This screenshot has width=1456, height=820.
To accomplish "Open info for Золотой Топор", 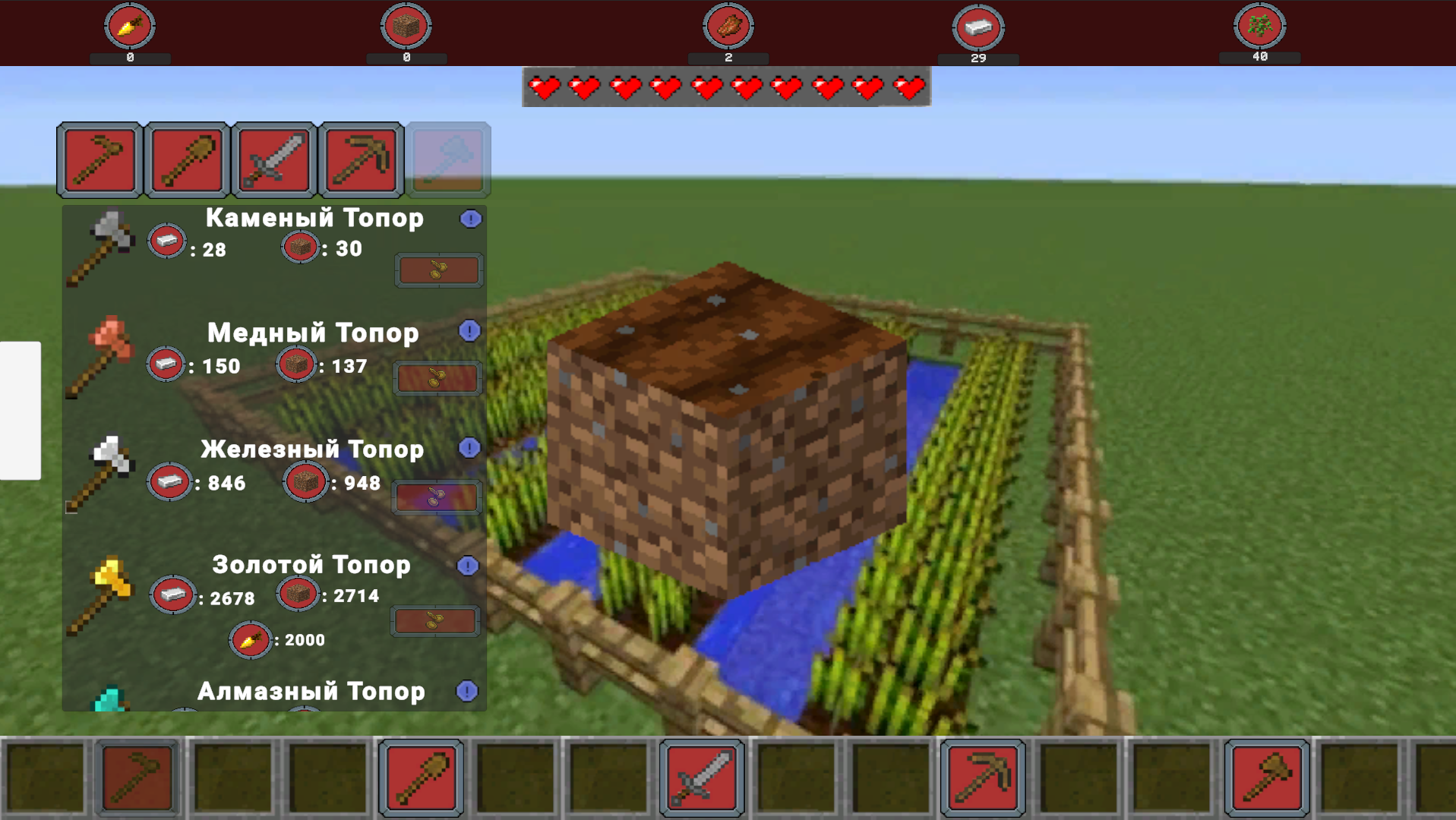I will 469,565.
